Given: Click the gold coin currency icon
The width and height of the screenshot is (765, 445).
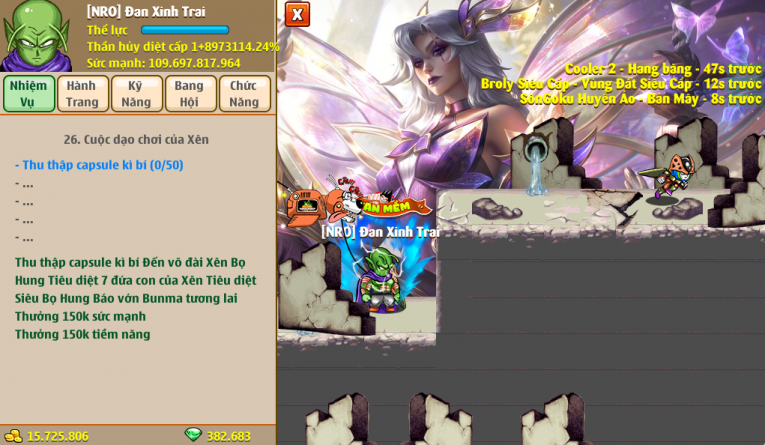Looking at the screenshot, I should coord(13,435).
